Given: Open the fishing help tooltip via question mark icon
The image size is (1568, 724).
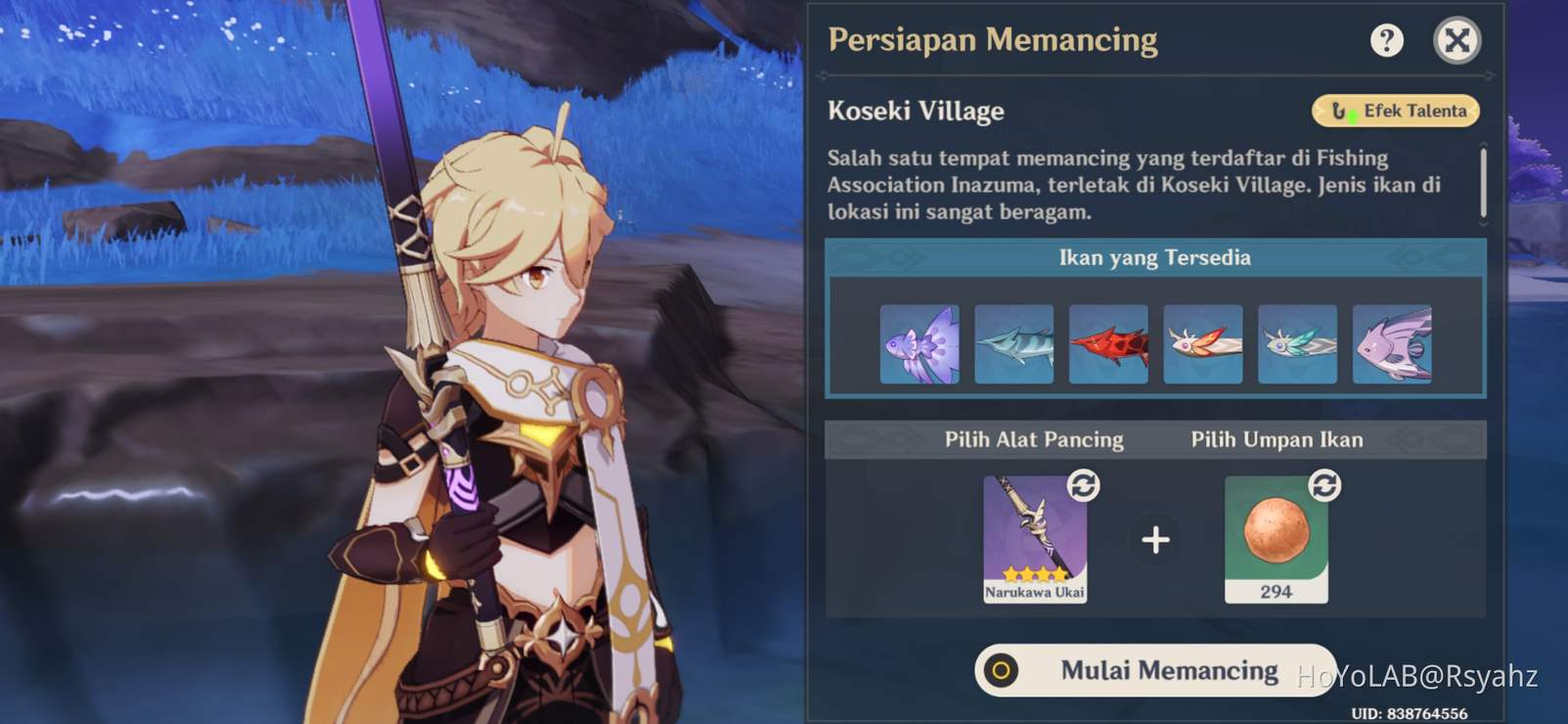Looking at the screenshot, I should (1387, 40).
